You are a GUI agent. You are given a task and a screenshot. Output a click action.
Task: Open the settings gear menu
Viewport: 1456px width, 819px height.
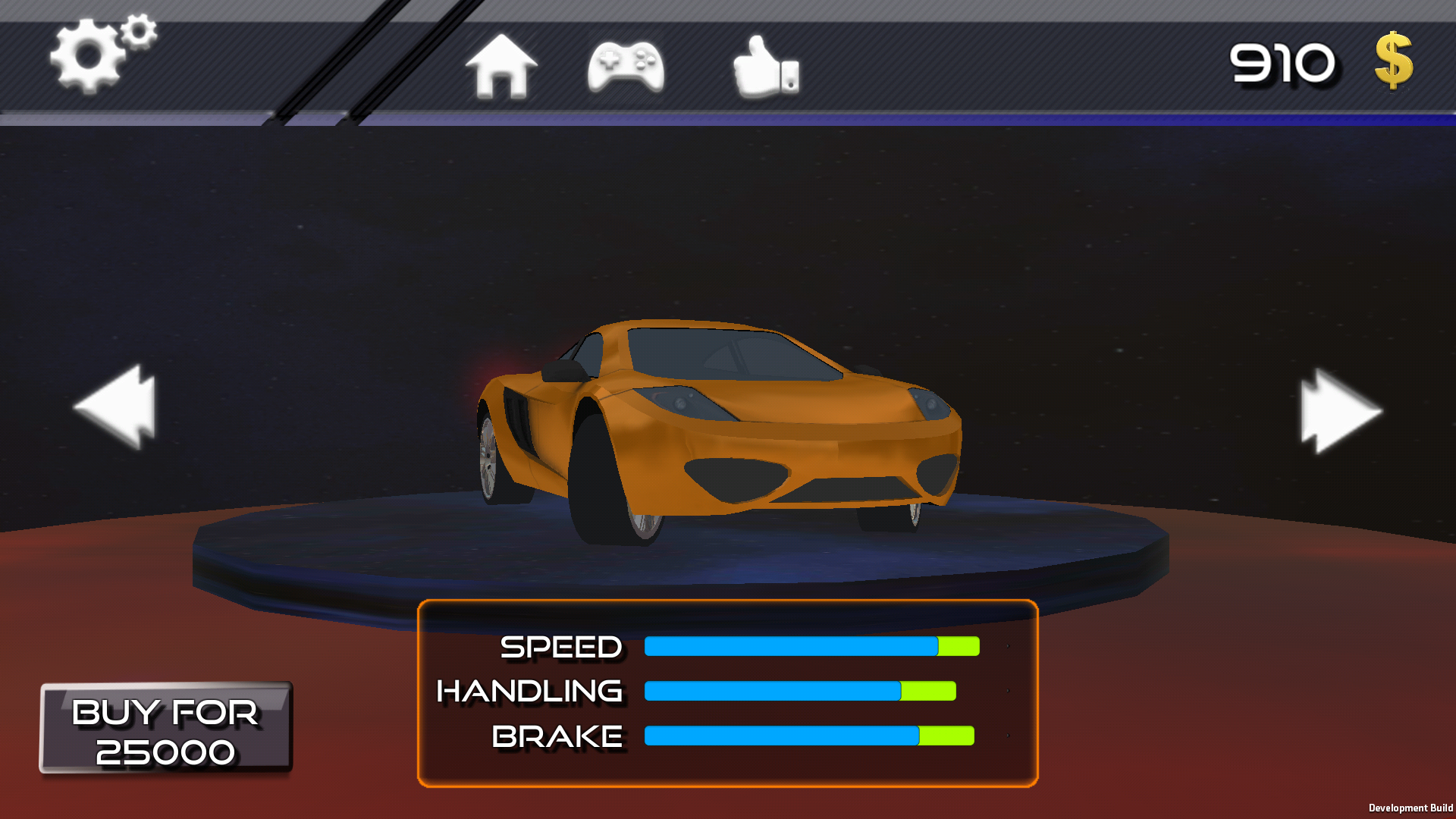click(91, 53)
